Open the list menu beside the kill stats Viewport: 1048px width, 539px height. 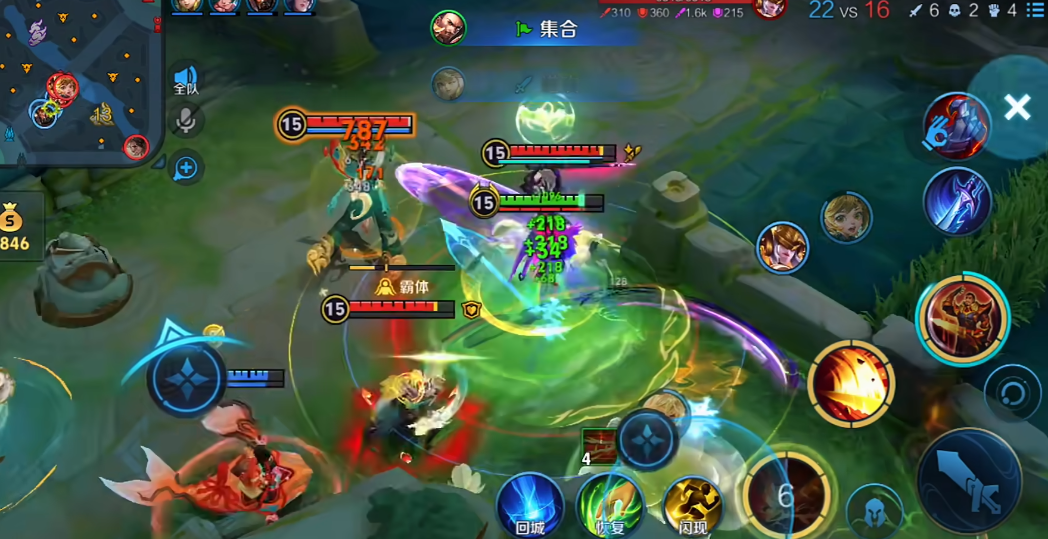tap(1035, 11)
